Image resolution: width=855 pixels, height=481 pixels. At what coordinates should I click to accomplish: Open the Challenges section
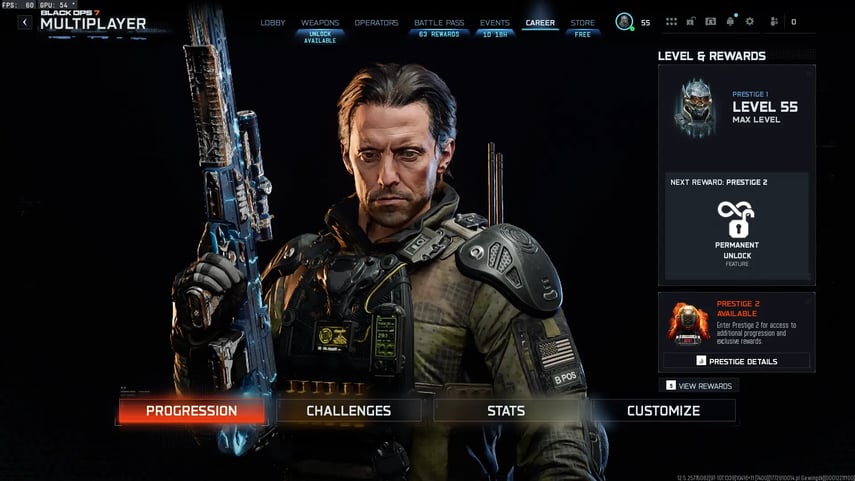[349, 410]
